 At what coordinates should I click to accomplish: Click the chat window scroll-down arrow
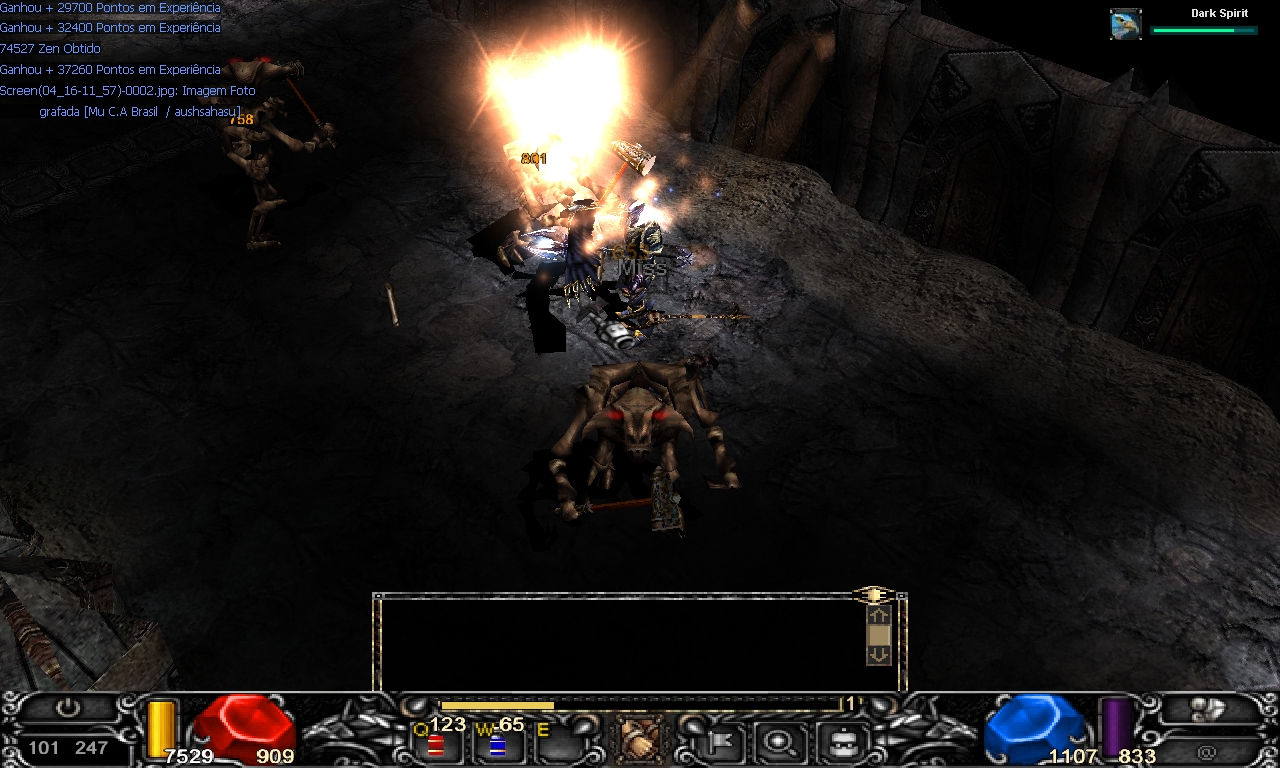pos(878,654)
